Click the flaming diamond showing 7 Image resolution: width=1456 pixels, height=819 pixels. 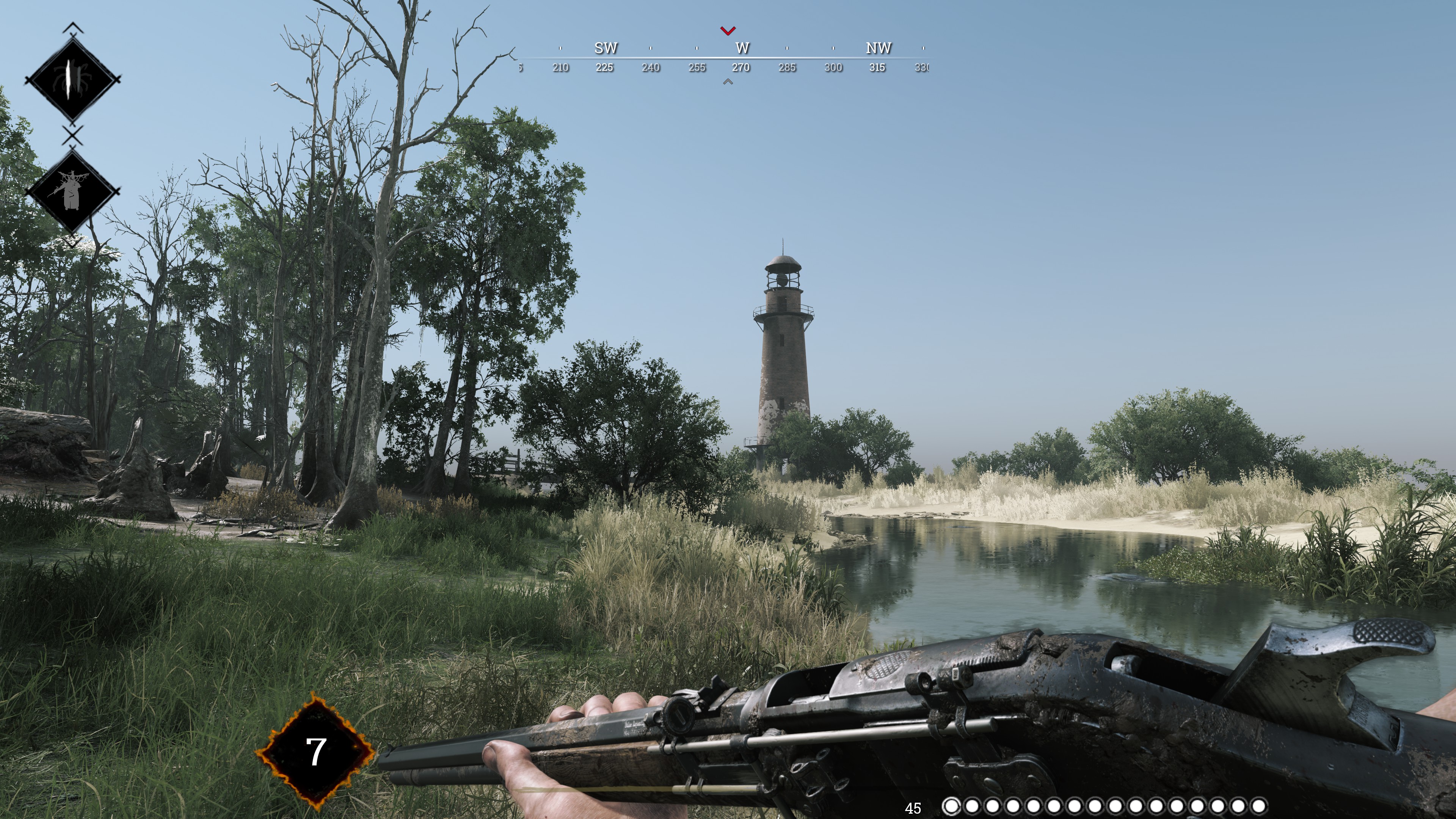tap(315, 752)
